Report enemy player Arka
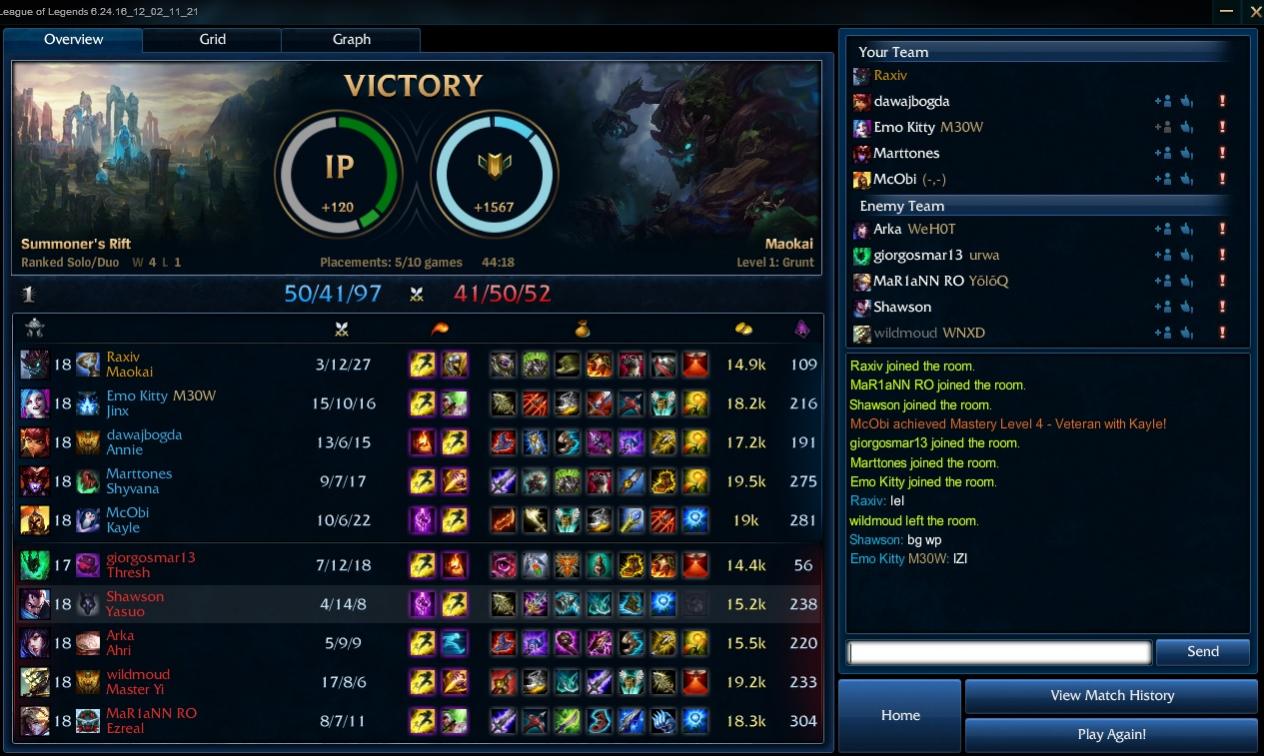The width and height of the screenshot is (1264, 756). click(x=1221, y=229)
